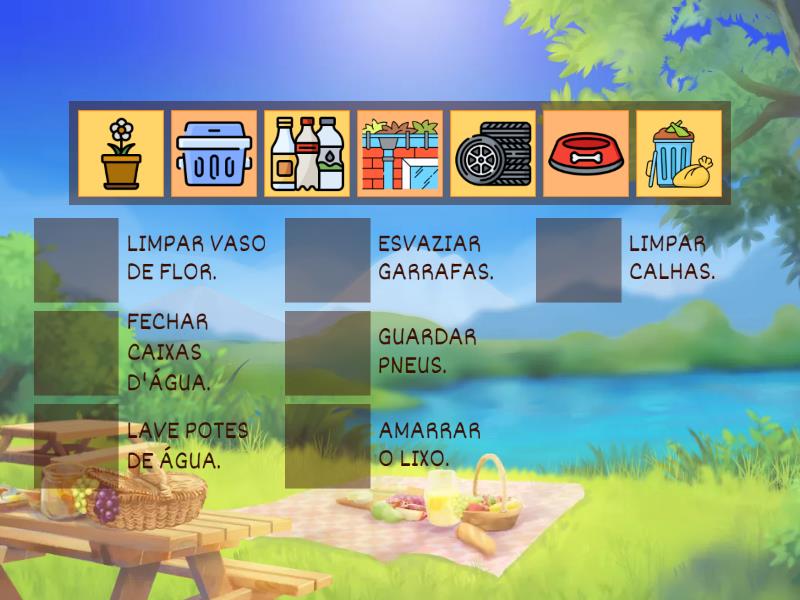Pick the empty slot for AMARRAR O LIXO
The image size is (800, 600).
click(327, 446)
